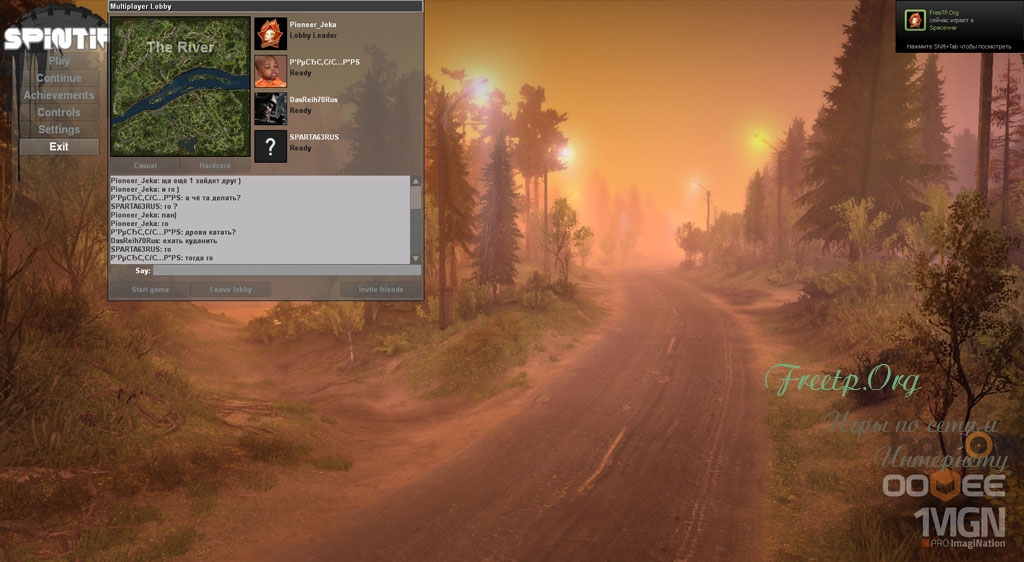1024x562 pixels.
Task: Leave the multiplayer lobby
Action: [x=230, y=290]
